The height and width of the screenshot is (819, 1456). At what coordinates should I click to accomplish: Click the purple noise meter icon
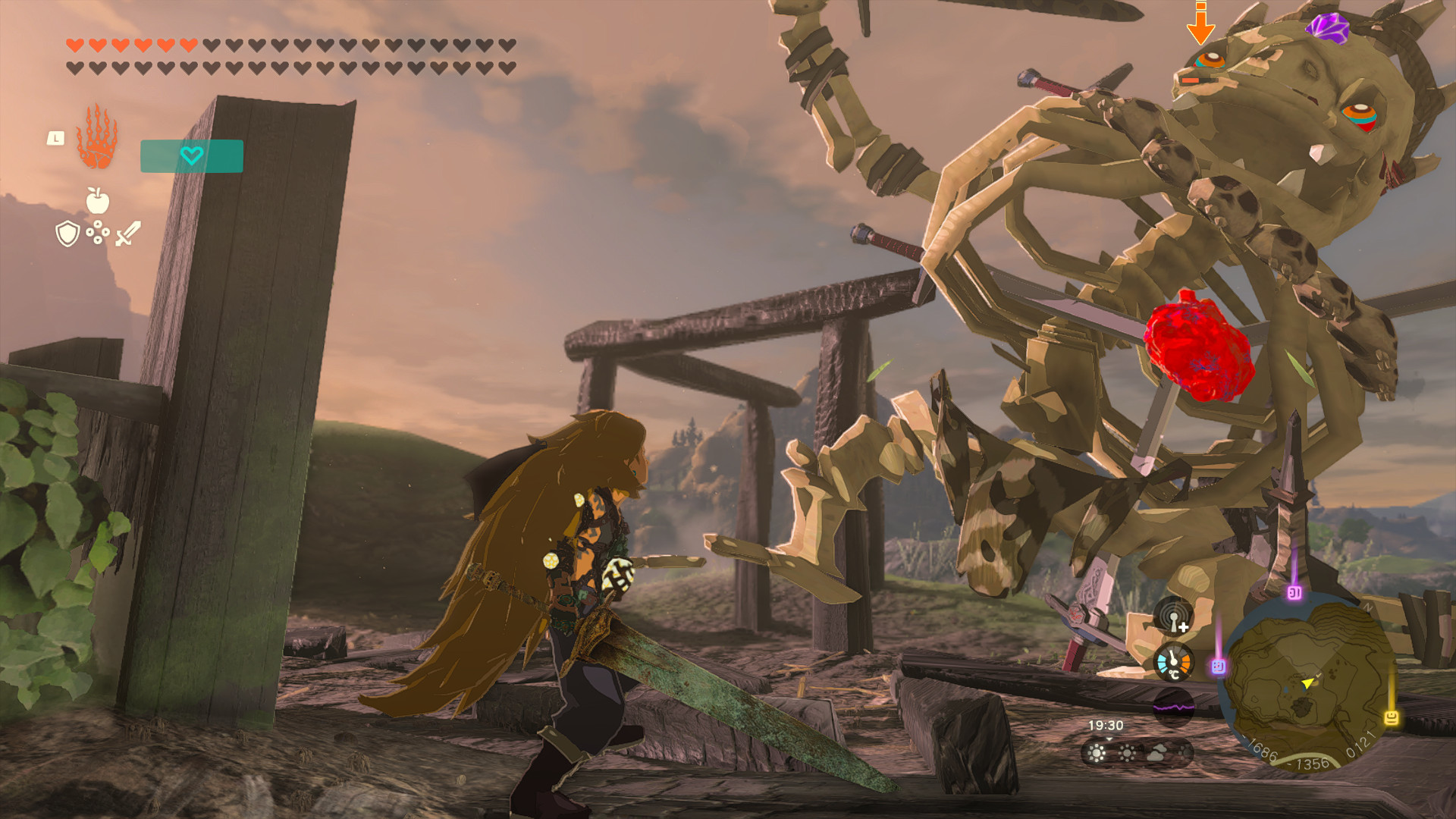tap(1174, 706)
